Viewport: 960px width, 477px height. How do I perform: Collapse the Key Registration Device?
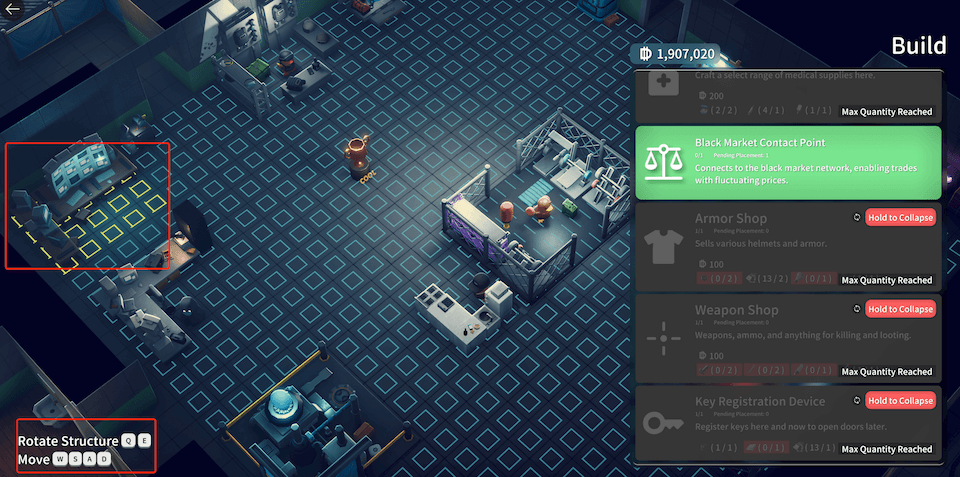(900, 401)
